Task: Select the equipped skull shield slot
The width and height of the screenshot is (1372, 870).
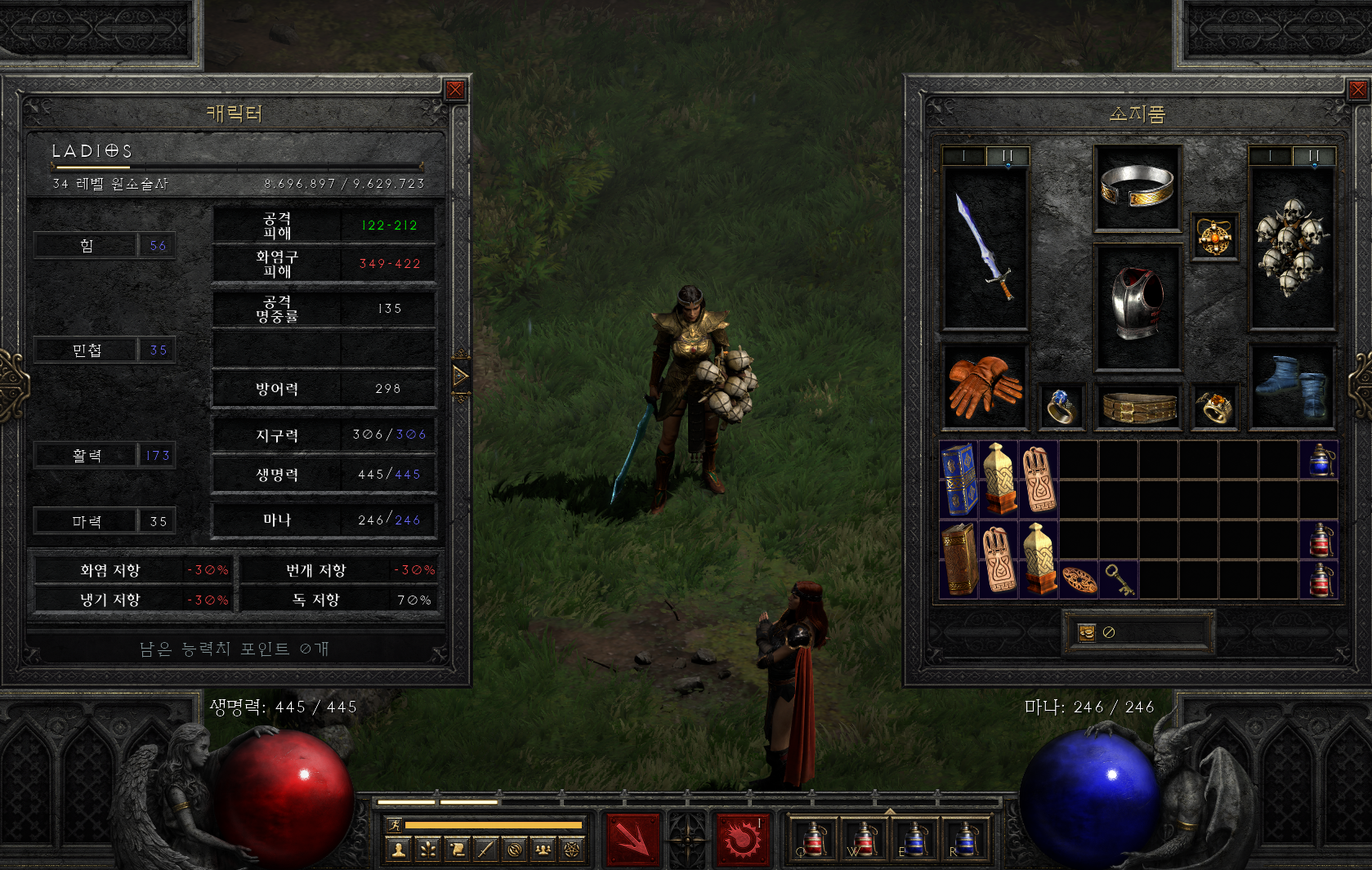Action: pos(1291,247)
